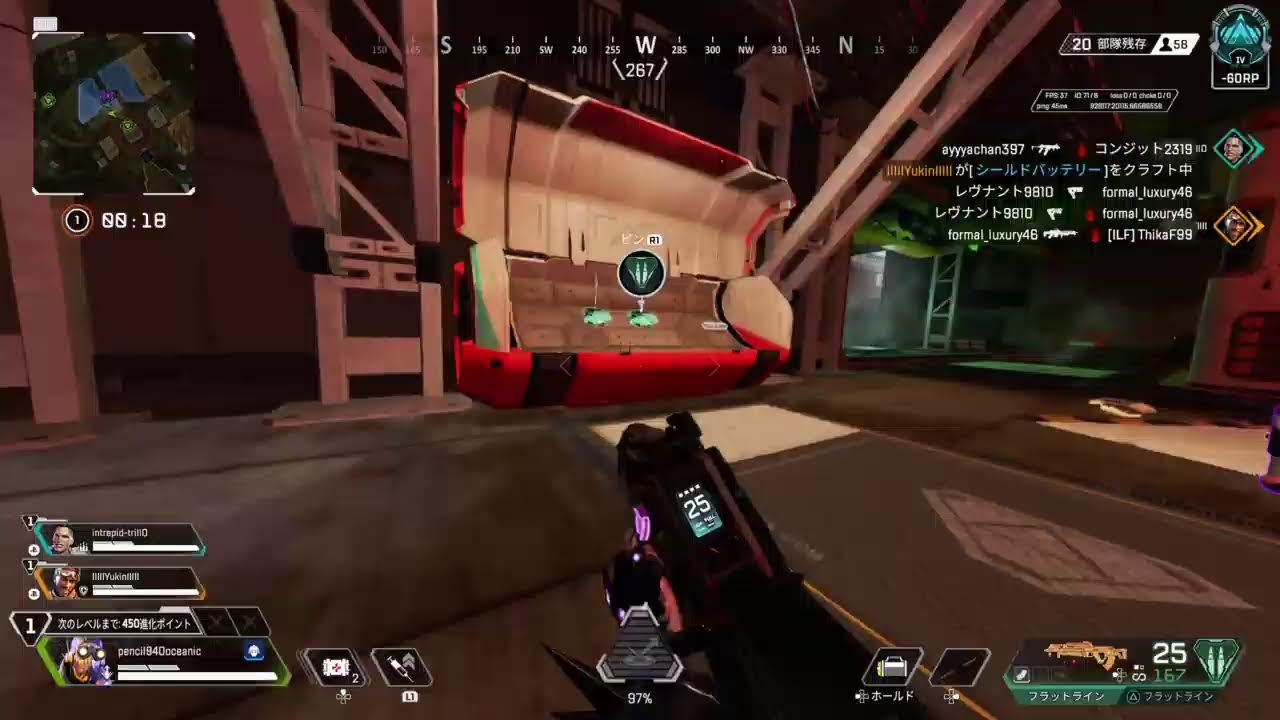Activate the ultimate ability at 97%
This screenshot has height=720, width=1280.
[x=640, y=658]
